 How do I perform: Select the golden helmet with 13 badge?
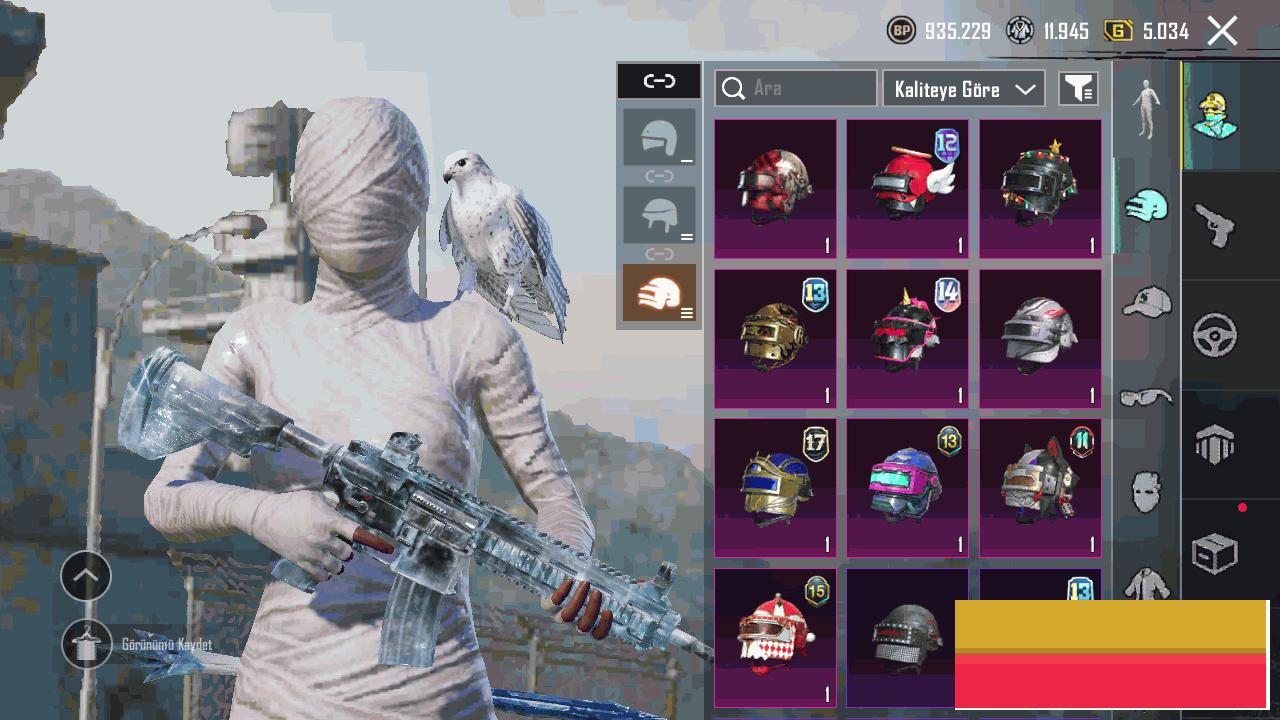(x=775, y=339)
